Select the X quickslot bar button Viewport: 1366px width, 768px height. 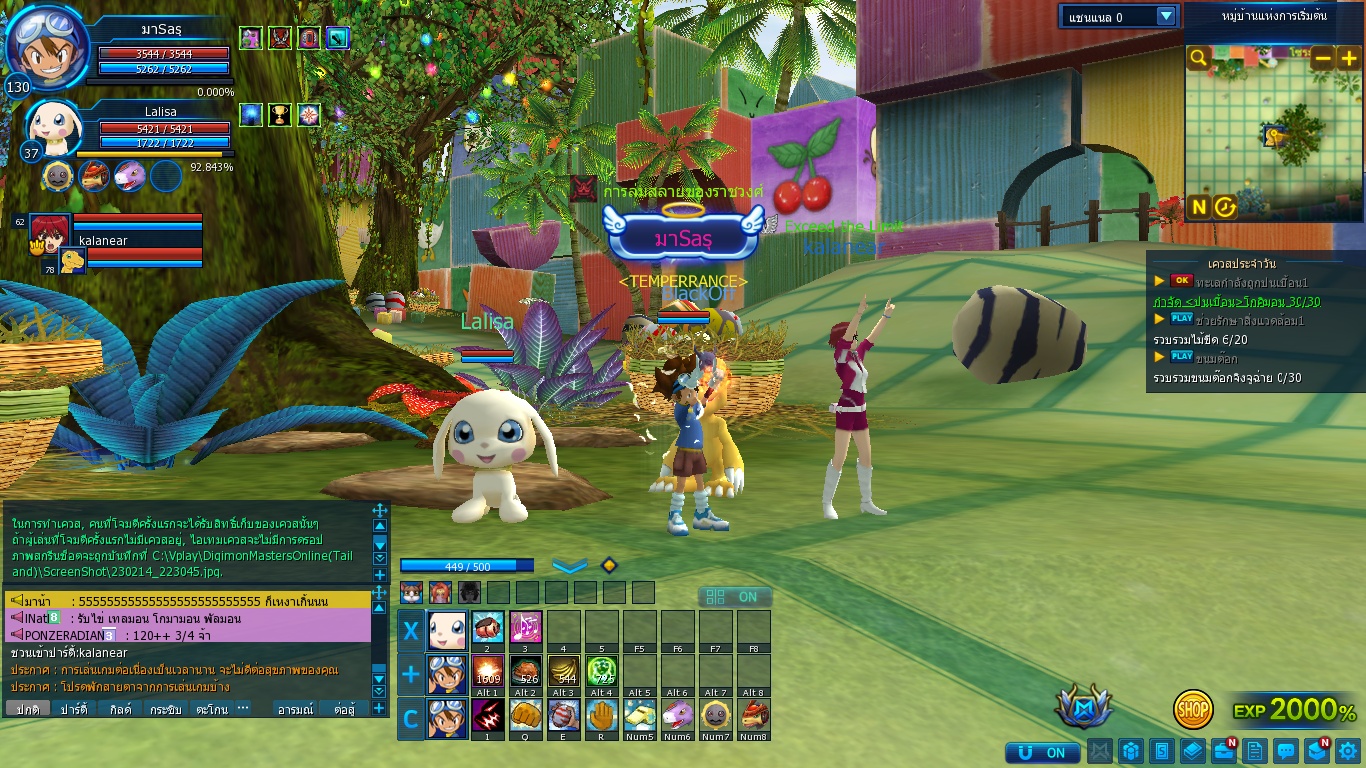pyautogui.click(x=410, y=631)
